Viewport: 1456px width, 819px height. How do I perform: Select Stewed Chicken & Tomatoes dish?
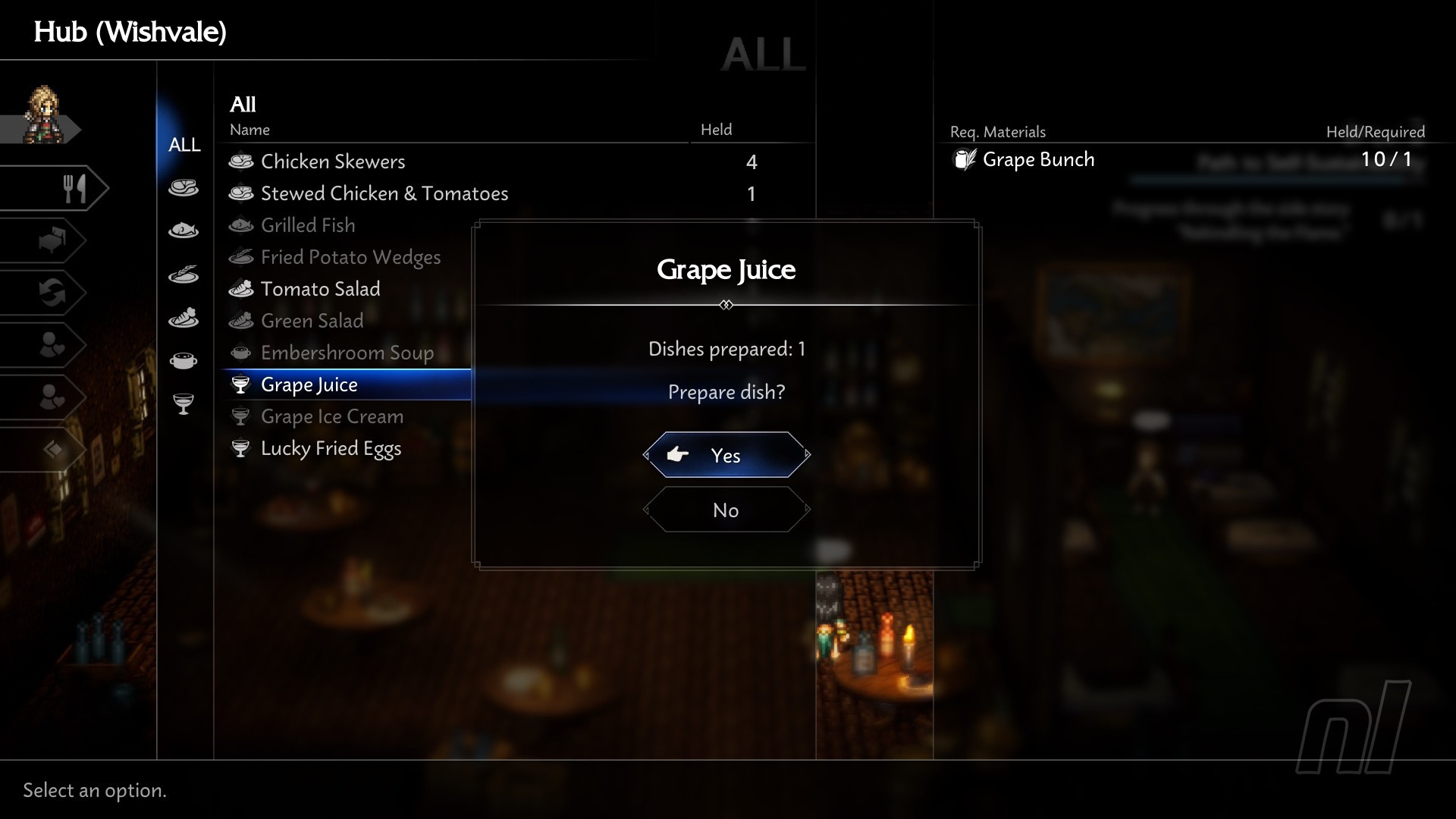tap(384, 193)
